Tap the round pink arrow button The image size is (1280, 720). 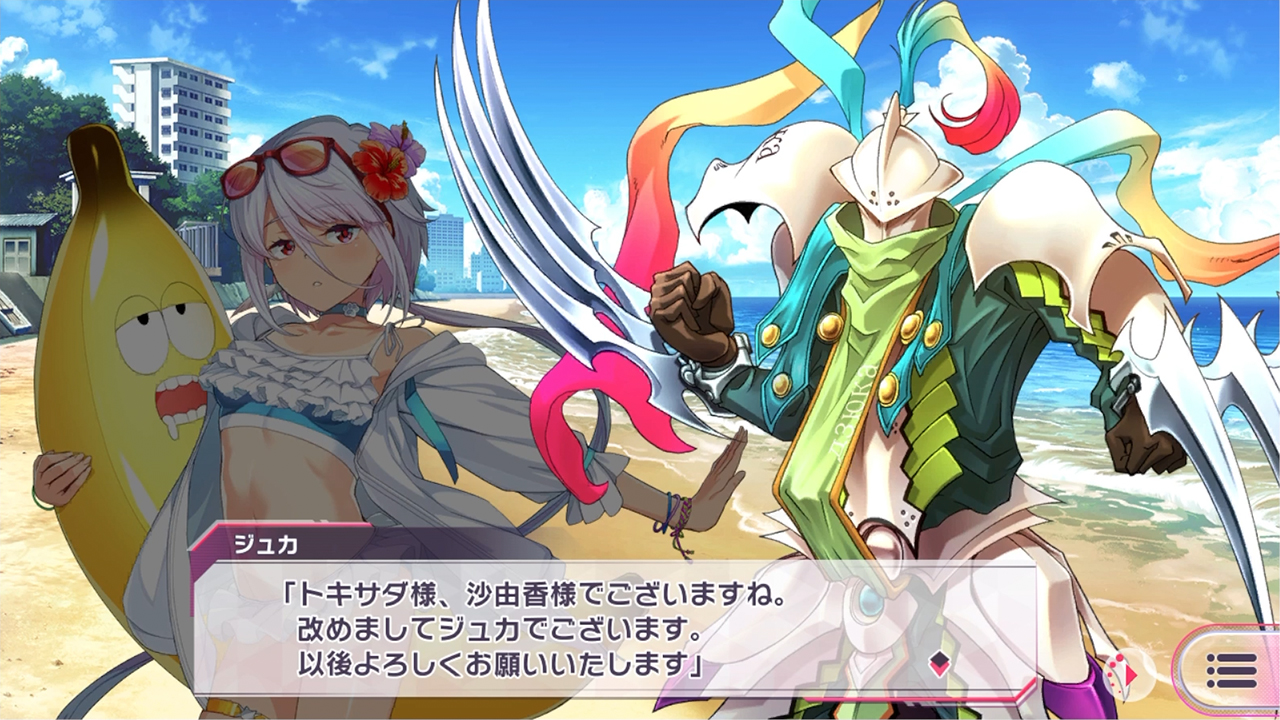(1127, 673)
